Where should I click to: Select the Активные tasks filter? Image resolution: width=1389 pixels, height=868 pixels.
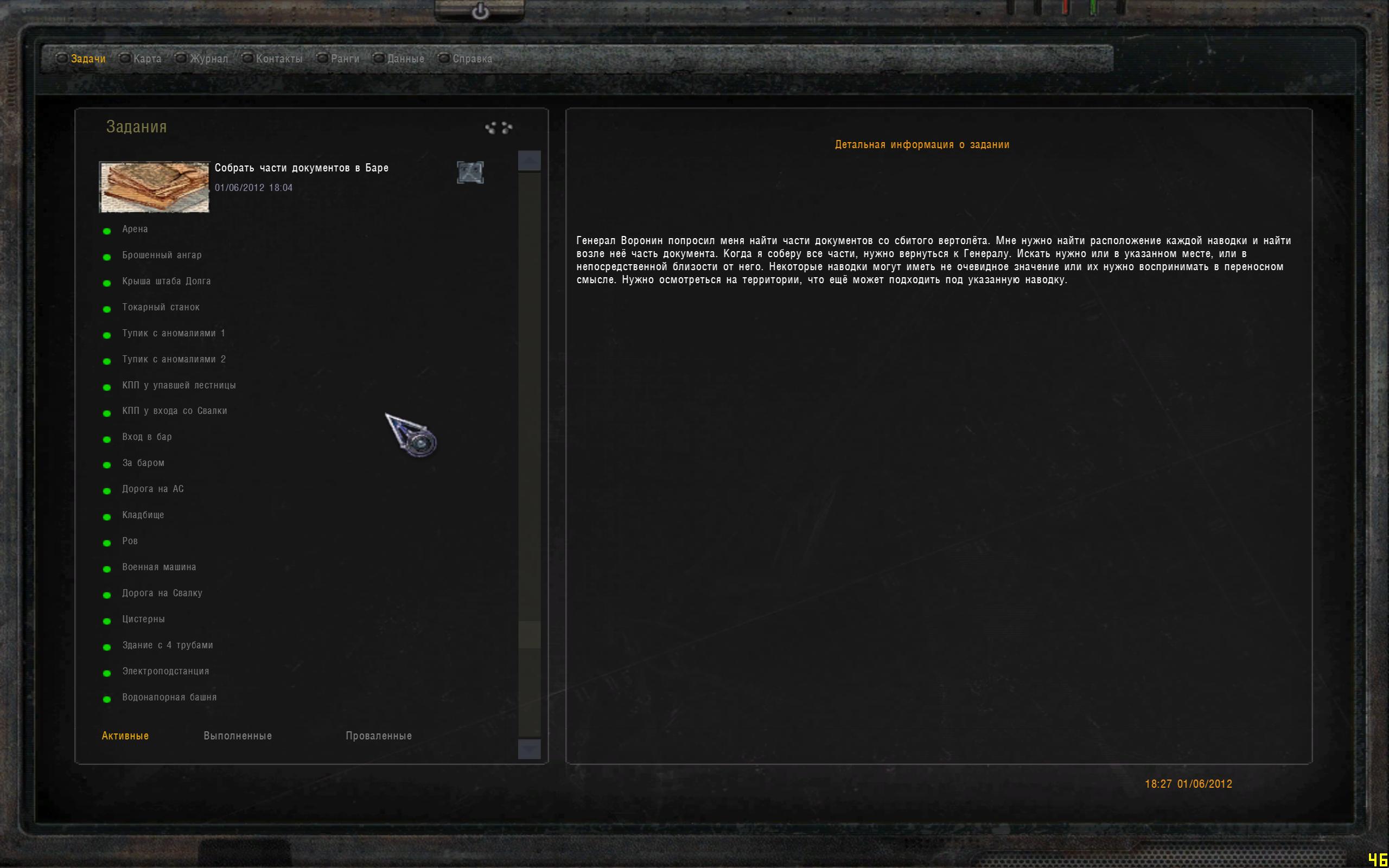[x=125, y=736]
